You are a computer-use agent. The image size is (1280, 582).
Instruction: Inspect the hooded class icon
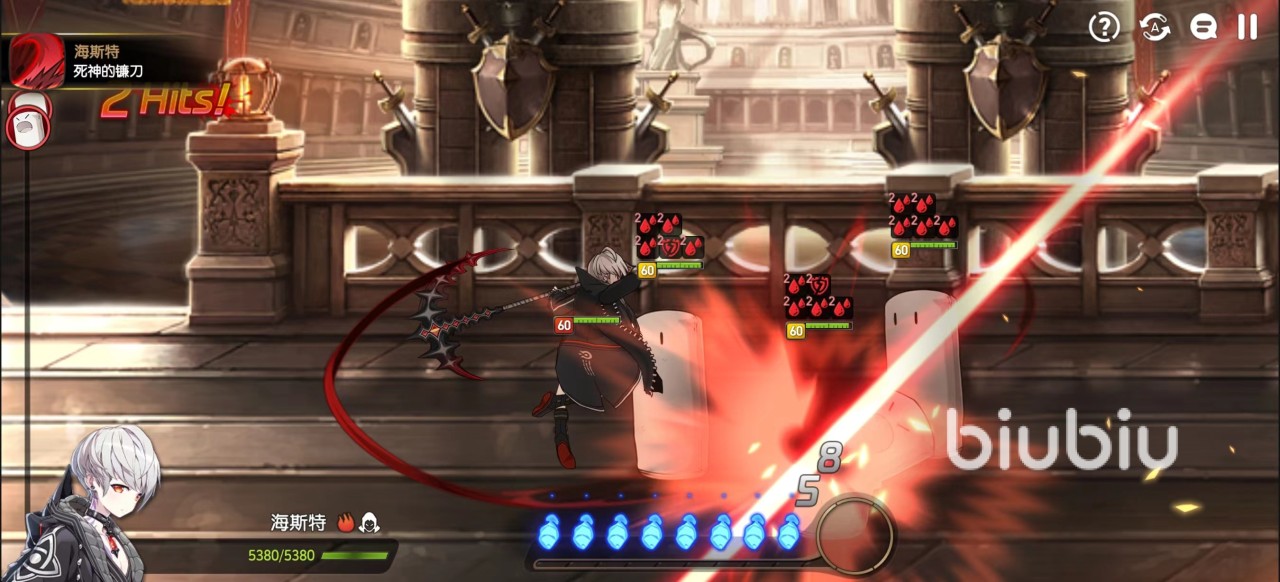click(x=370, y=522)
